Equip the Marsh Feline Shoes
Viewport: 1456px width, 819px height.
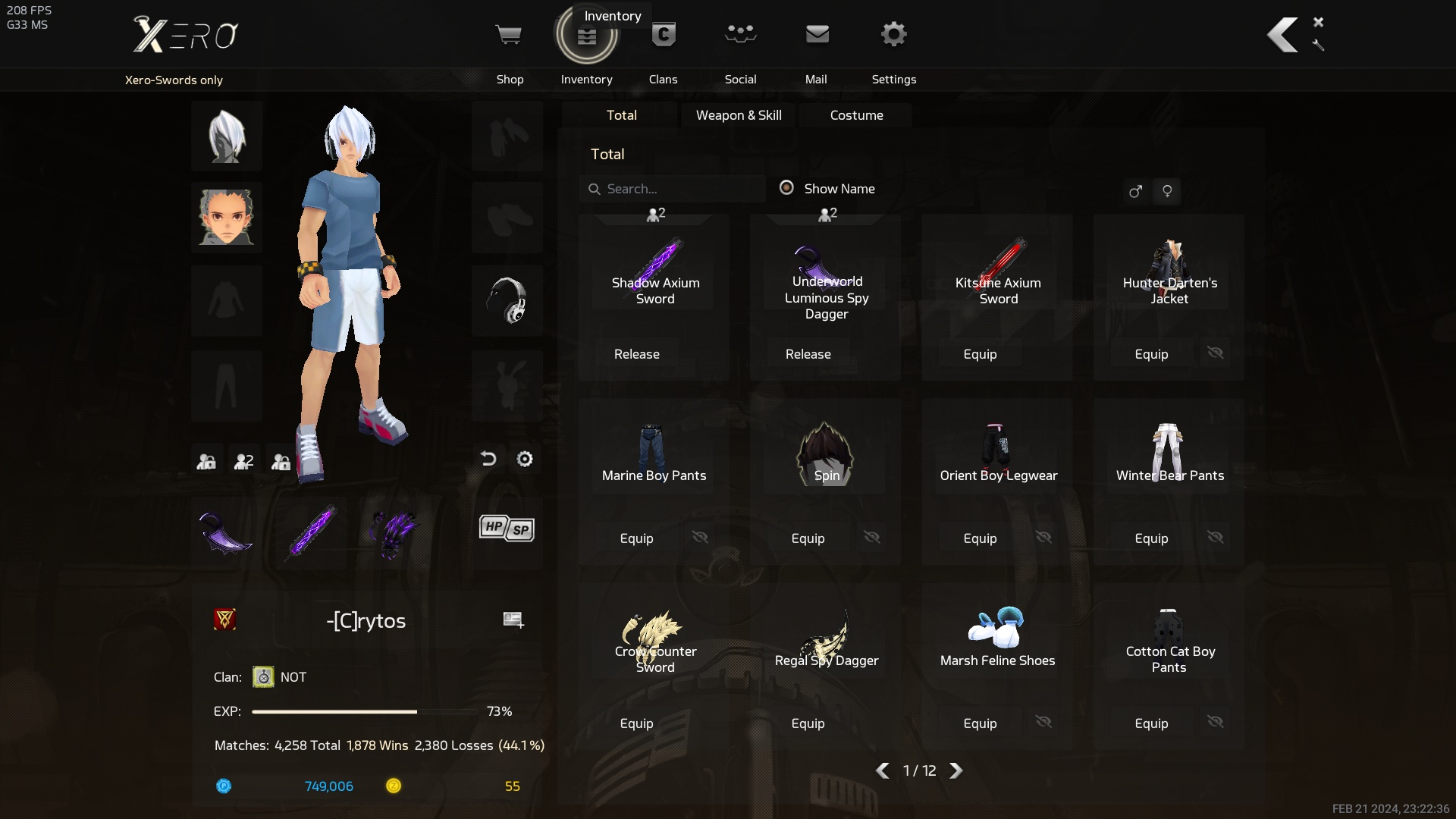[980, 723]
